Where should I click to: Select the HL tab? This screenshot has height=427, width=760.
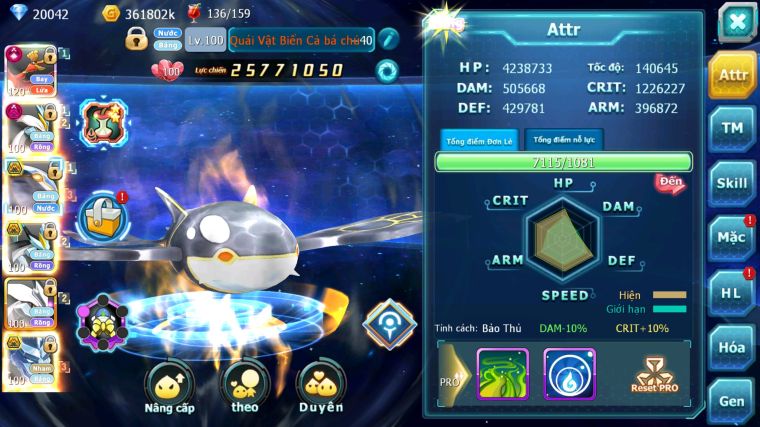732,293
